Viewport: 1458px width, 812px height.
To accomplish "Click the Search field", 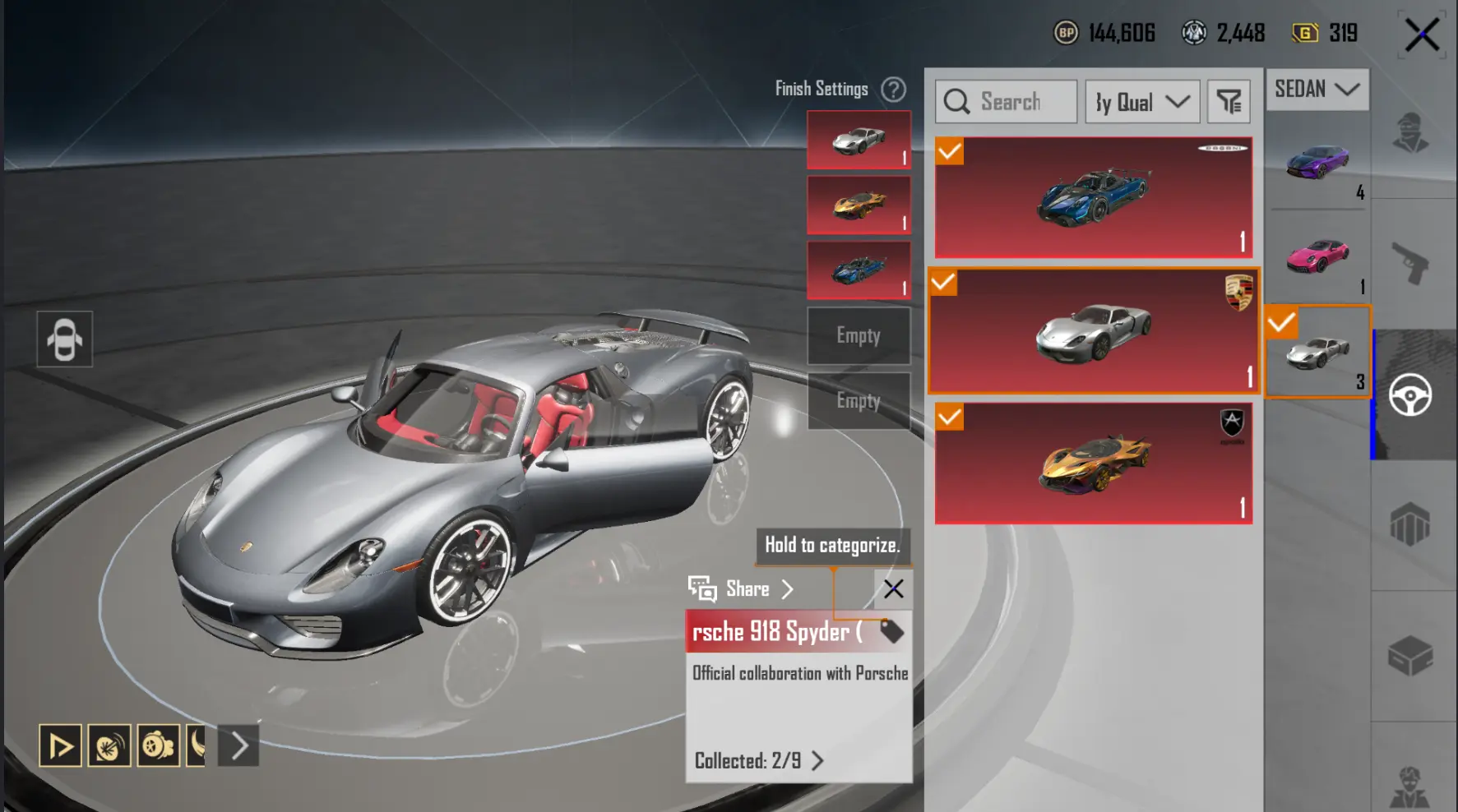I will pos(1007,102).
